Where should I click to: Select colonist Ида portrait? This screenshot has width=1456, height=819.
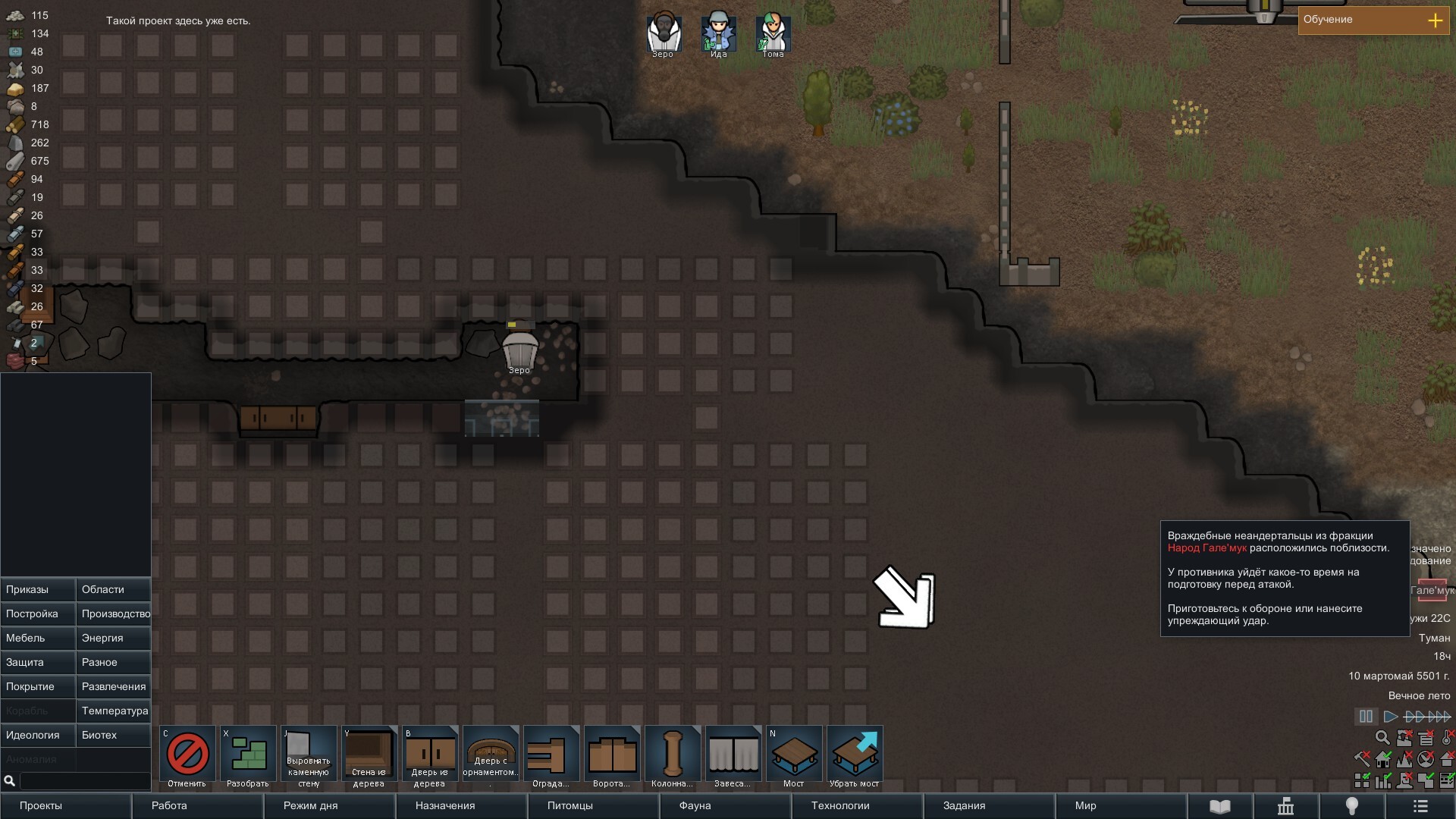coord(718,33)
